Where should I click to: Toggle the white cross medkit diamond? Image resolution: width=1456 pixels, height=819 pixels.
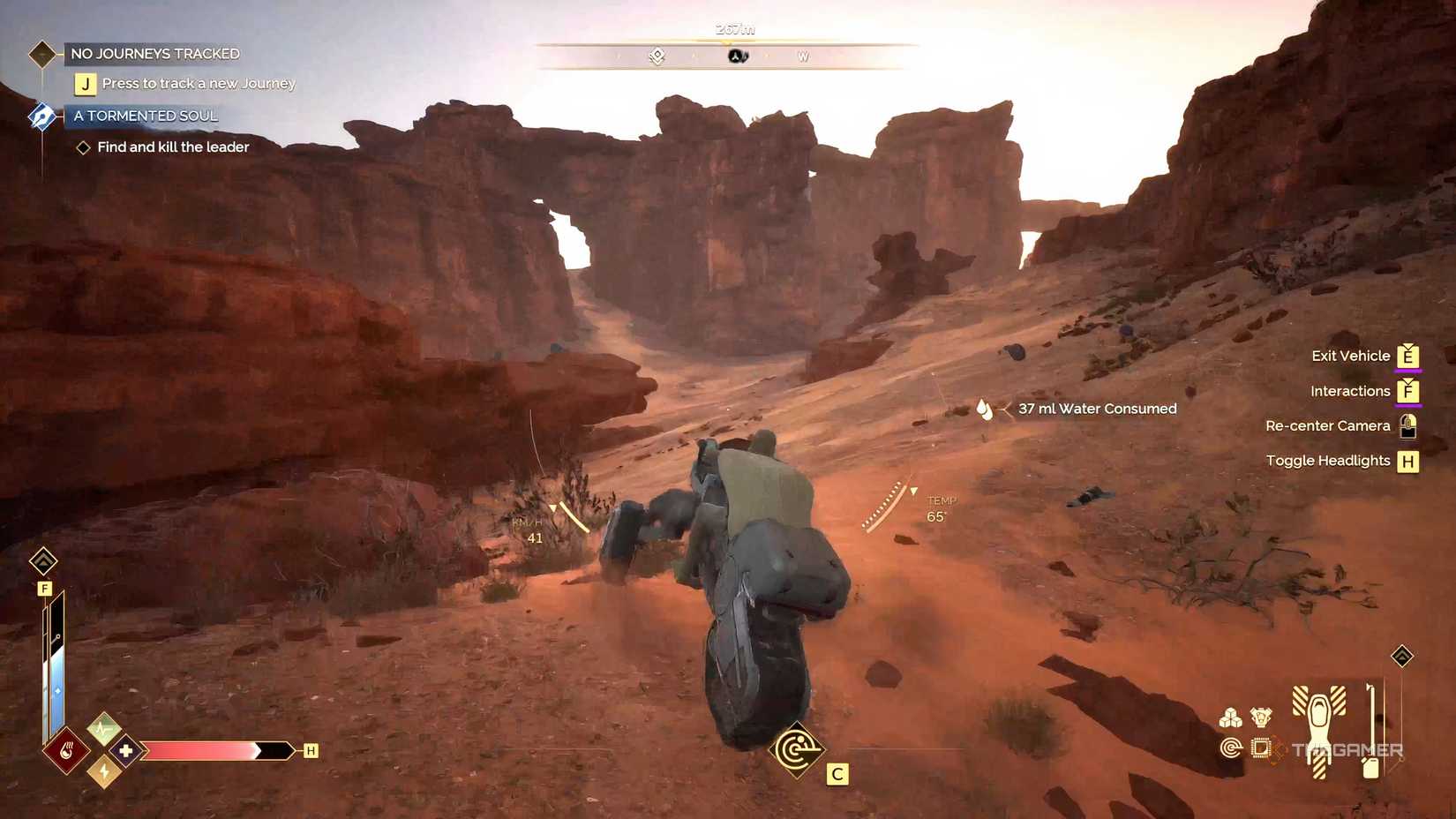[x=125, y=750]
